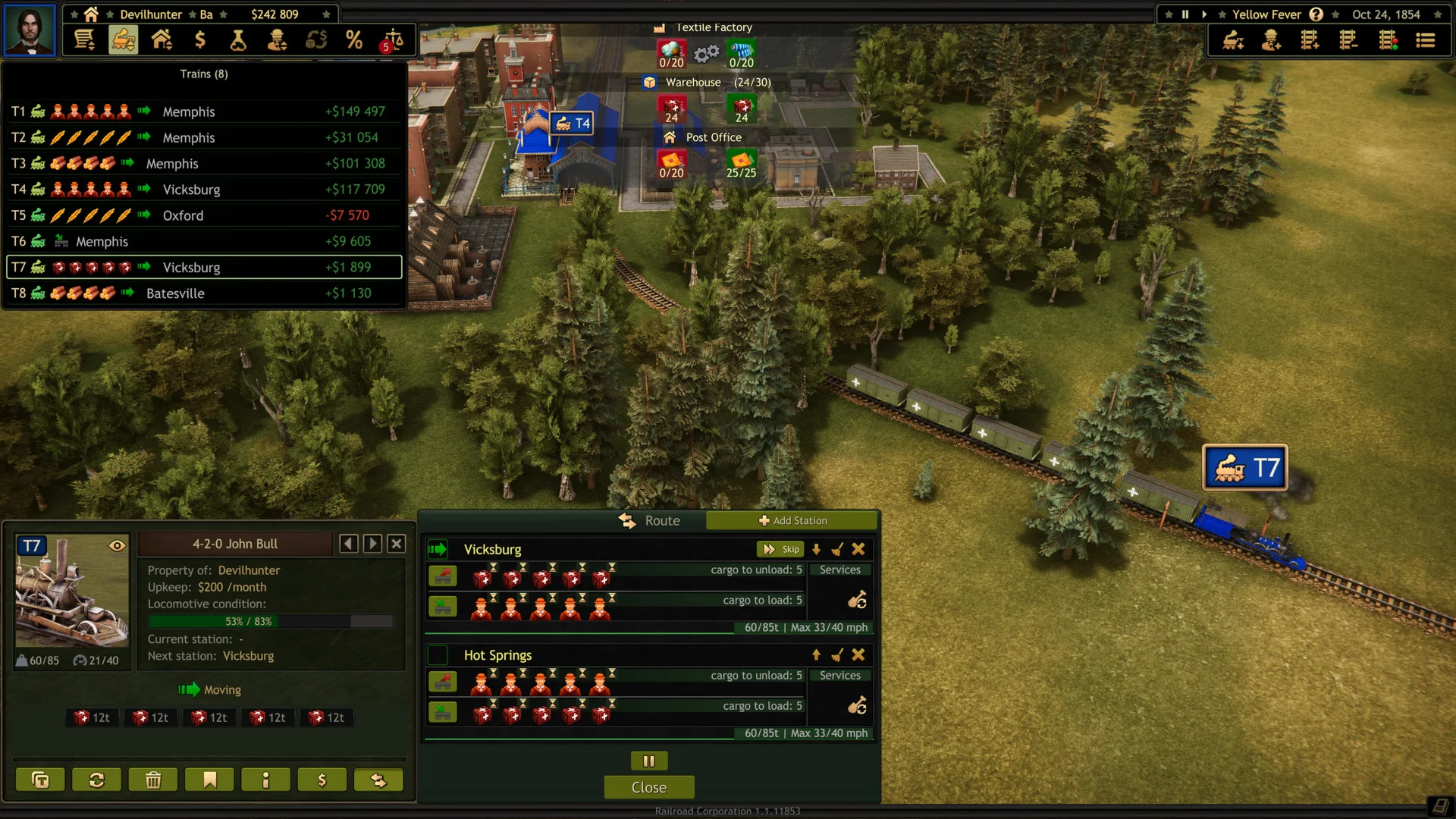This screenshot has height=819, width=1456.
Task: Skip the Vicksburg stop
Action: [781, 549]
